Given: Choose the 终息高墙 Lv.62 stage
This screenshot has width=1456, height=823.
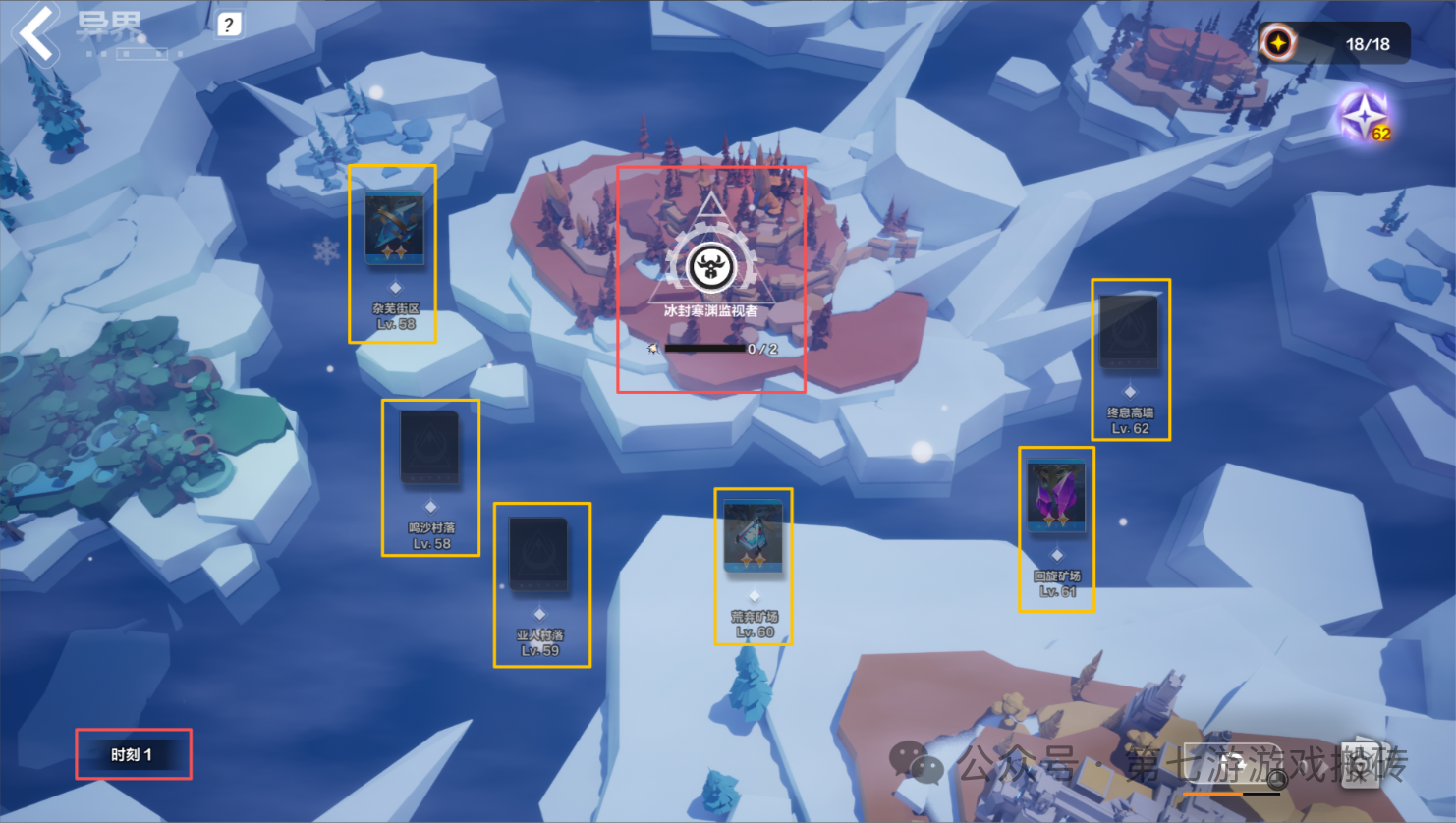Looking at the screenshot, I should coord(1130,333).
